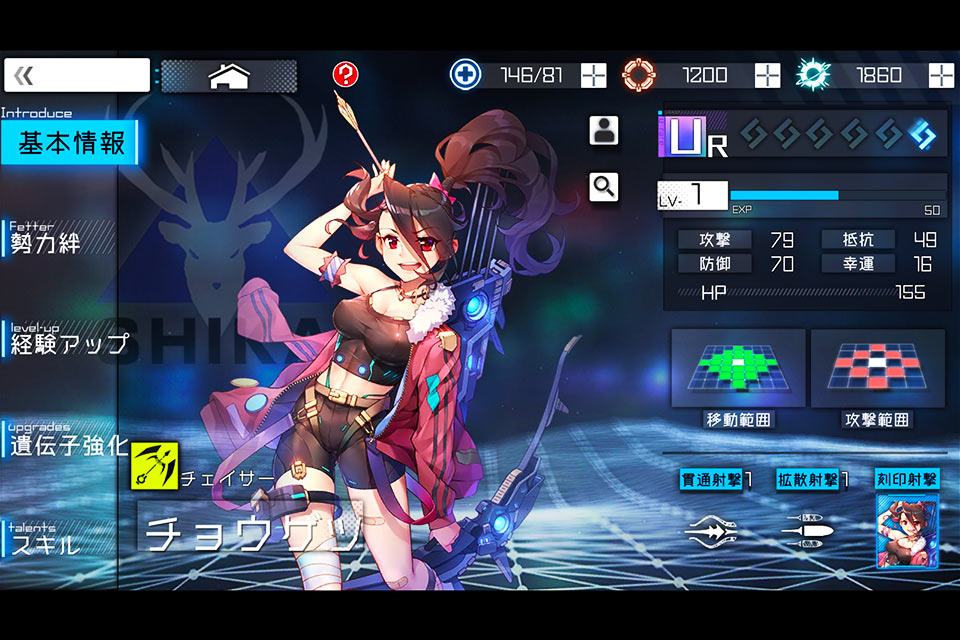Select the 拡散射撃 skill

pyautogui.click(x=812, y=530)
